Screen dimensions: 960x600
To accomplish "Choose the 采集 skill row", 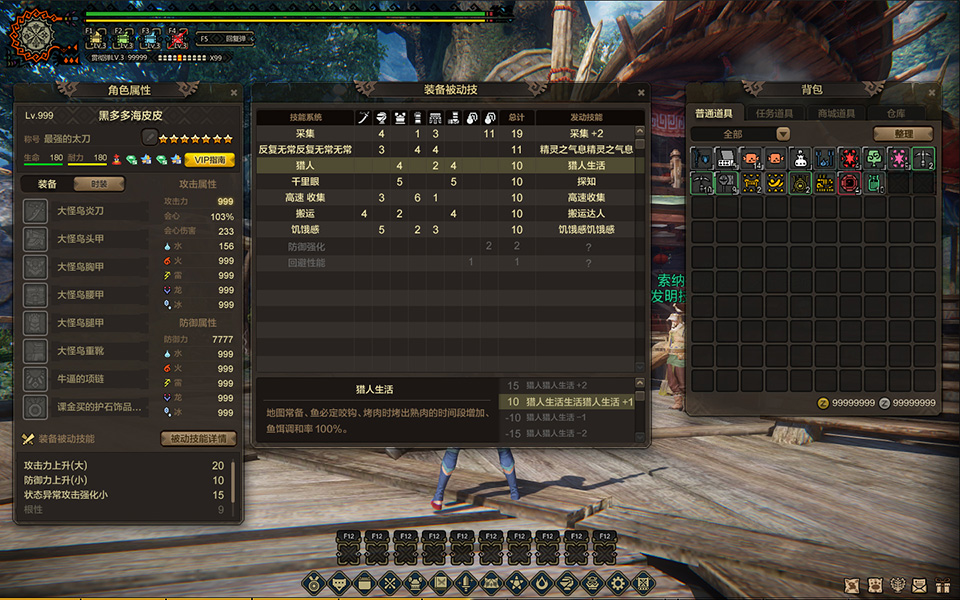I will click(x=445, y=133).
